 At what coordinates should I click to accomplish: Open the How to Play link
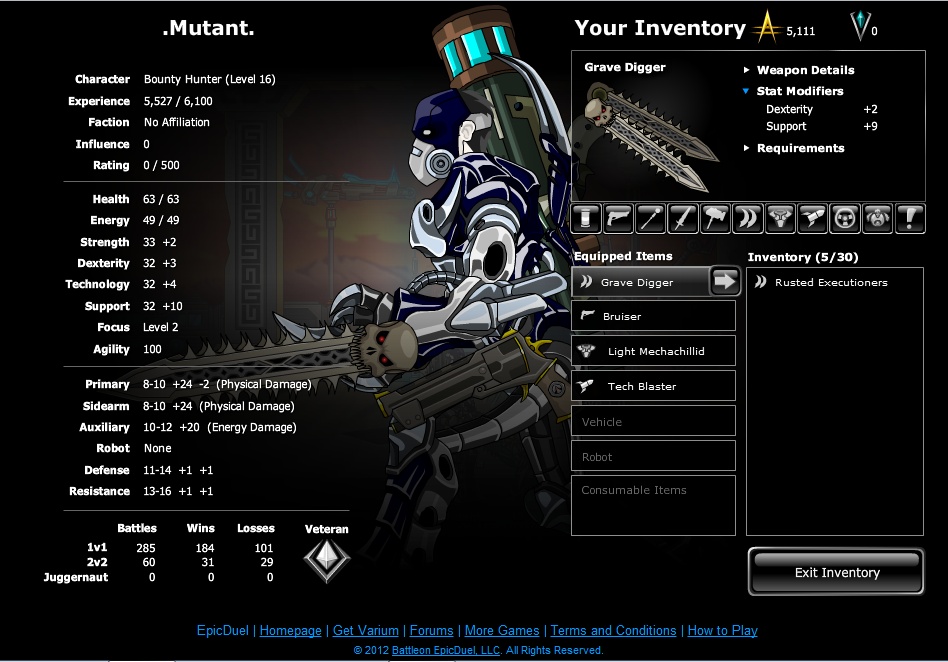coord(722,631)
